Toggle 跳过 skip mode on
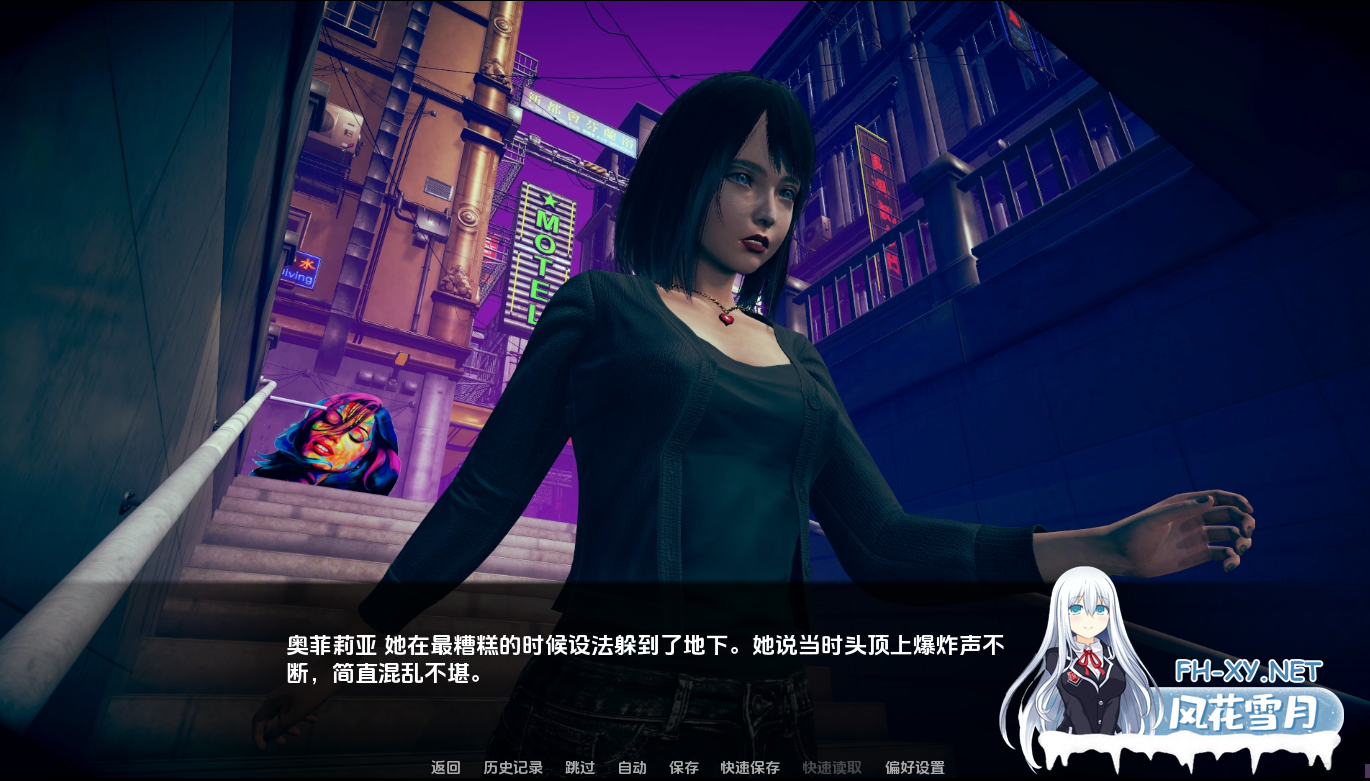This screenshot has width=1370, height=781. pos(578,768)
